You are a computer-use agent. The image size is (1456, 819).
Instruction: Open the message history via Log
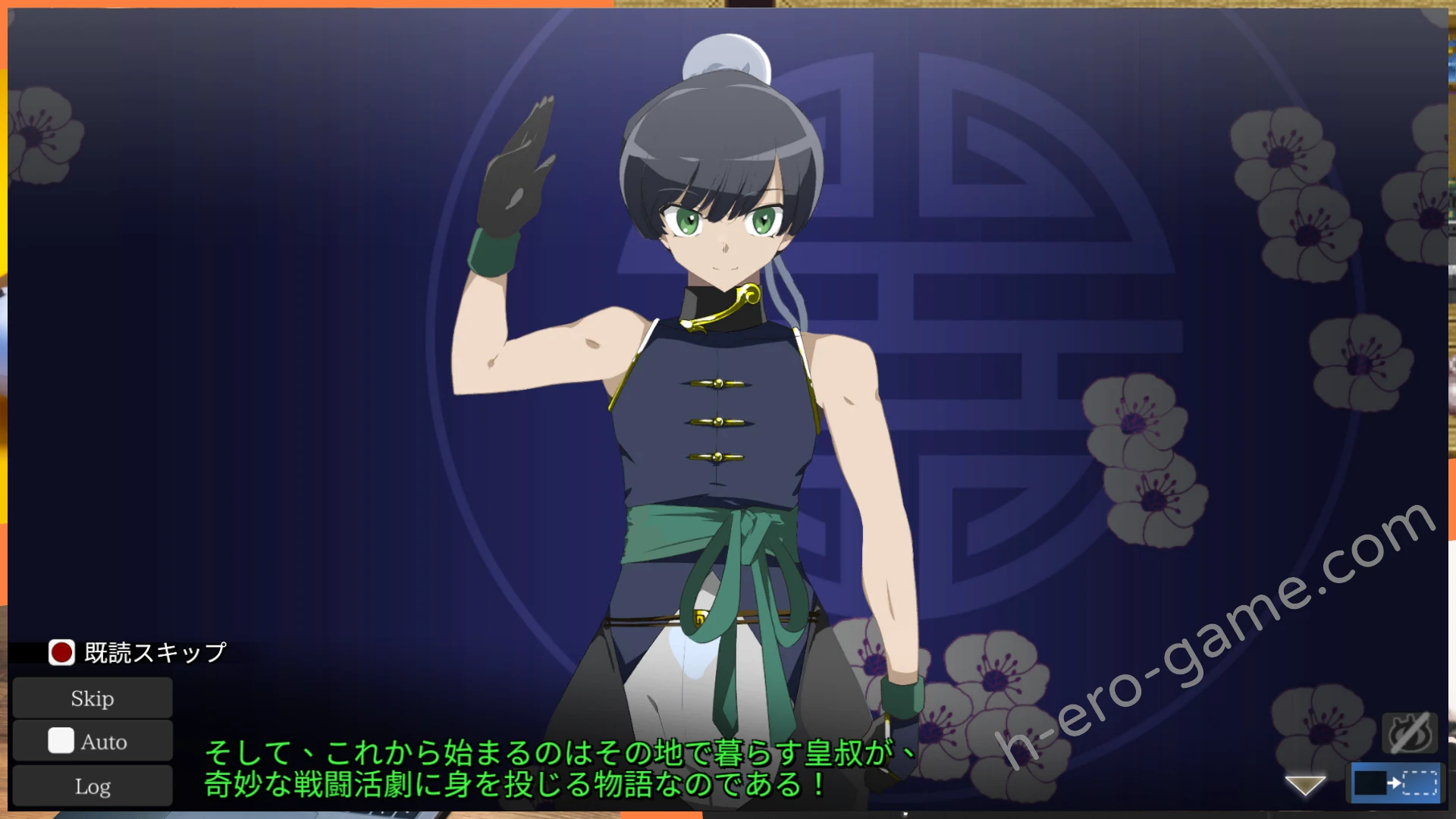coord(92,785)
